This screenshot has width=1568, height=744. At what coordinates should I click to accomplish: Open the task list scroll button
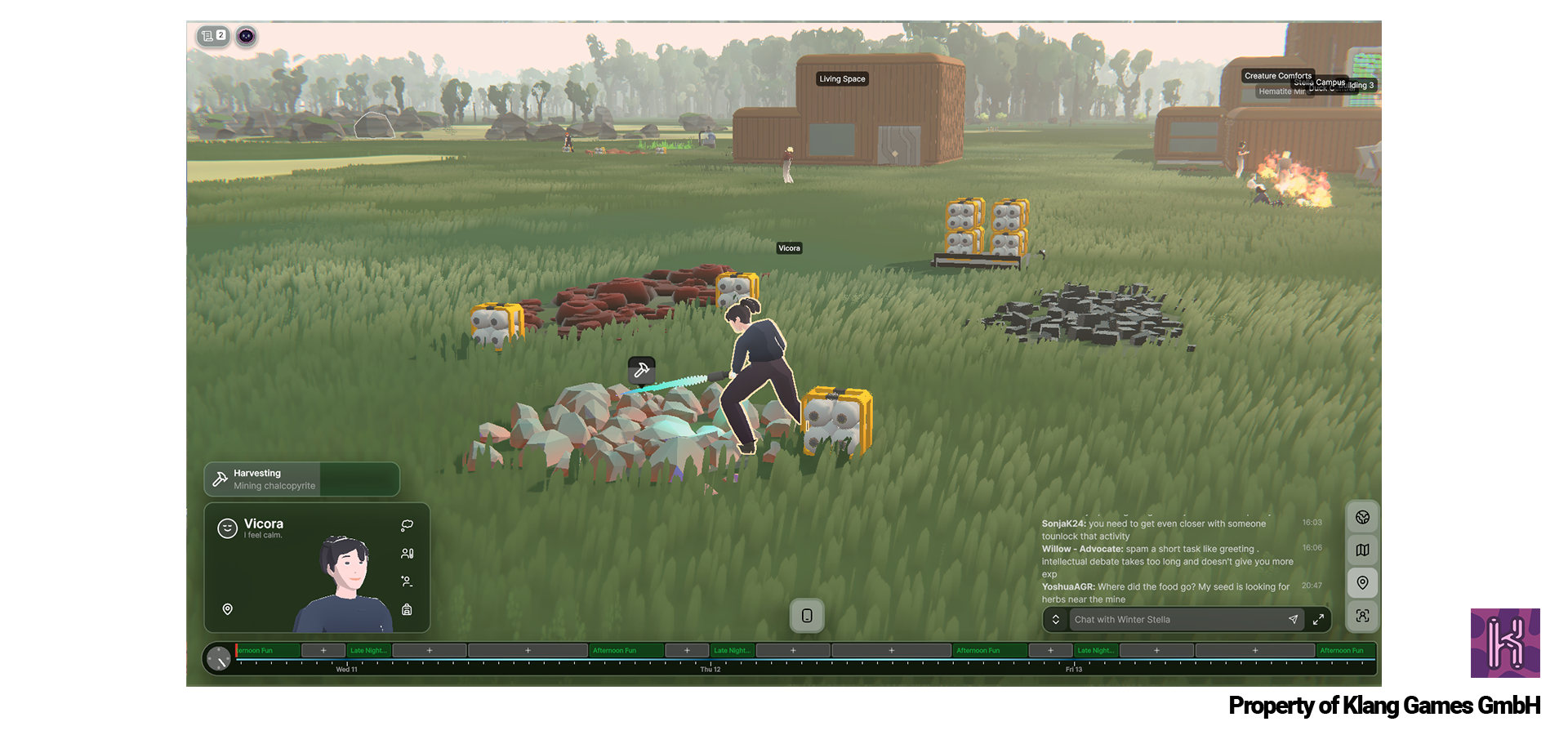pos(212,36)
